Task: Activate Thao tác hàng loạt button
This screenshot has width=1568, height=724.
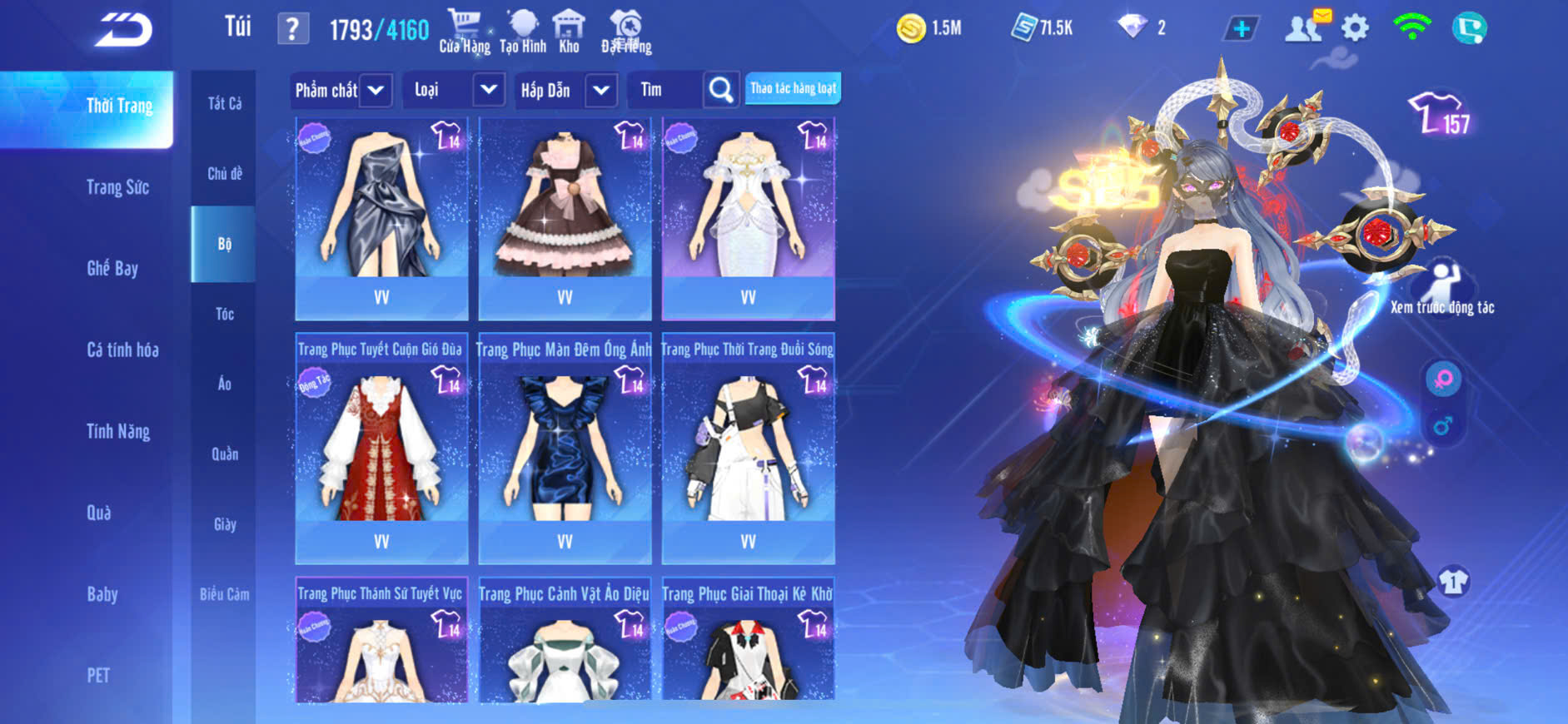Action: [x=793, y=88]
